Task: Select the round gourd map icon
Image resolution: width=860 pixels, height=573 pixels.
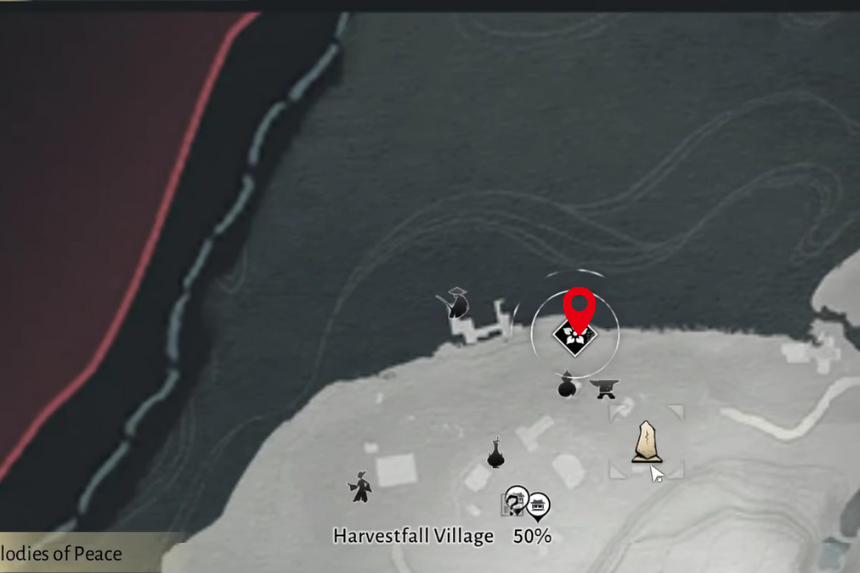Action: pos(567,386)
